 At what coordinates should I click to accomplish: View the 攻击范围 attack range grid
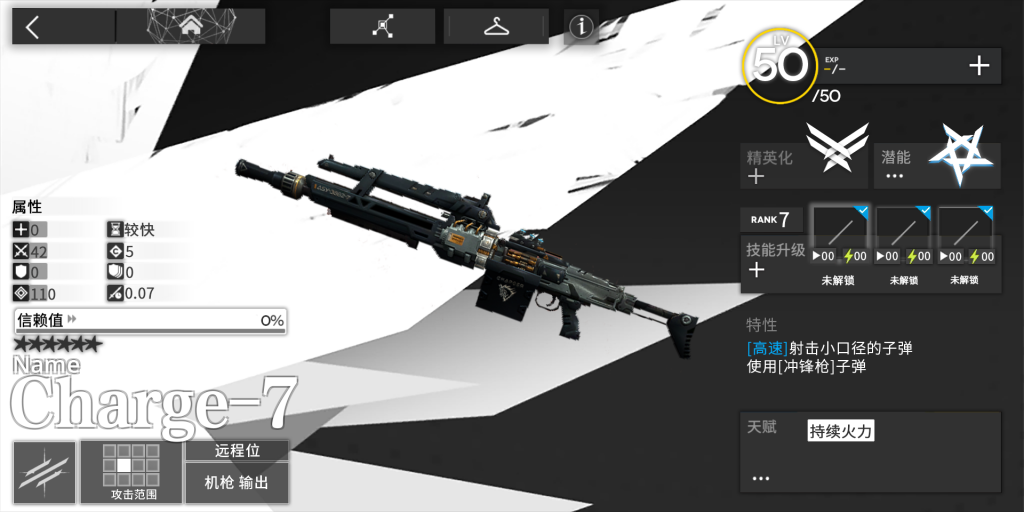[132, 472]
